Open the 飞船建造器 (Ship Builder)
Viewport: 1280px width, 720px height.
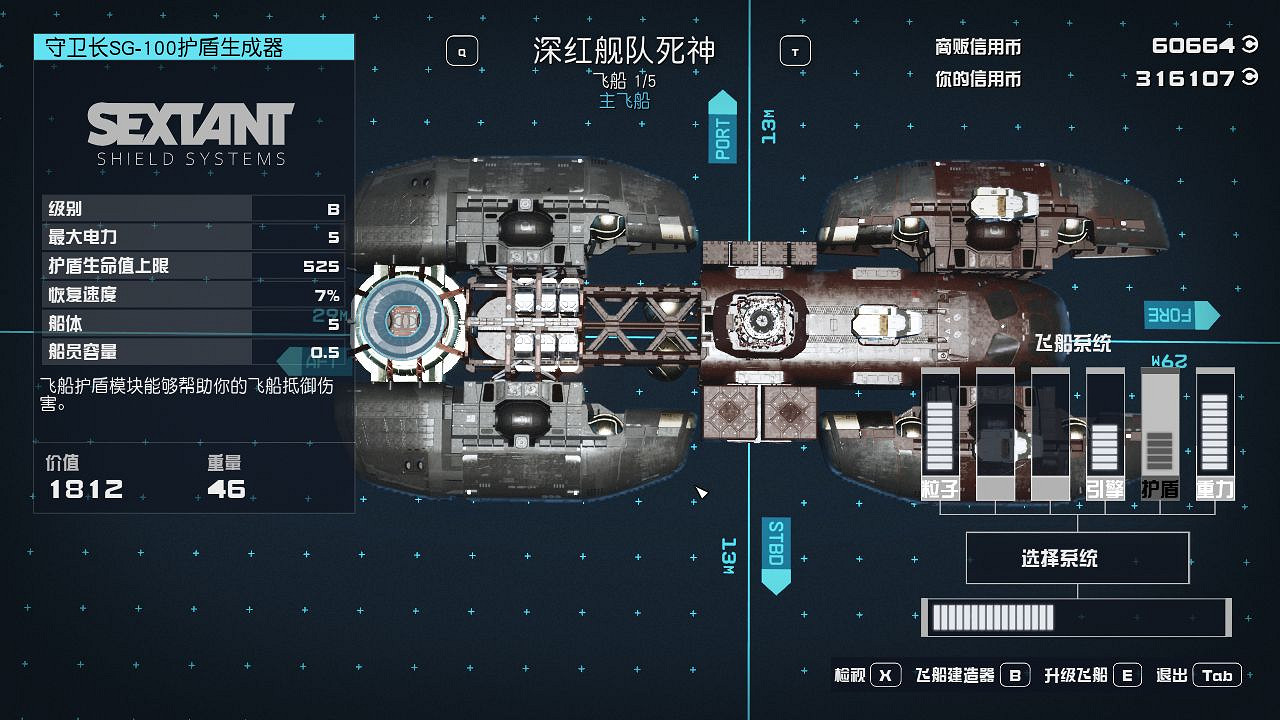971,674
